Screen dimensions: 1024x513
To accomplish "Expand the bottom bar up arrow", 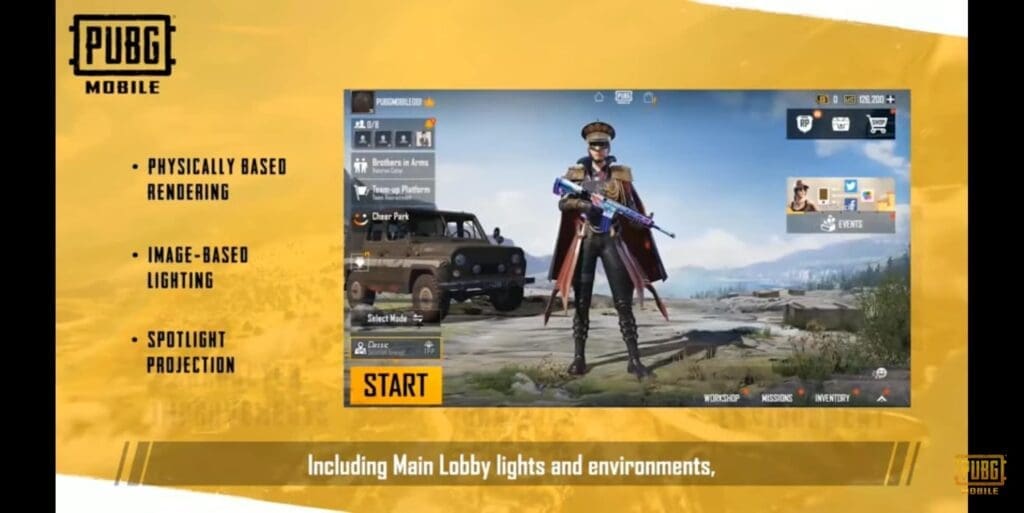I will click(882, 398).
